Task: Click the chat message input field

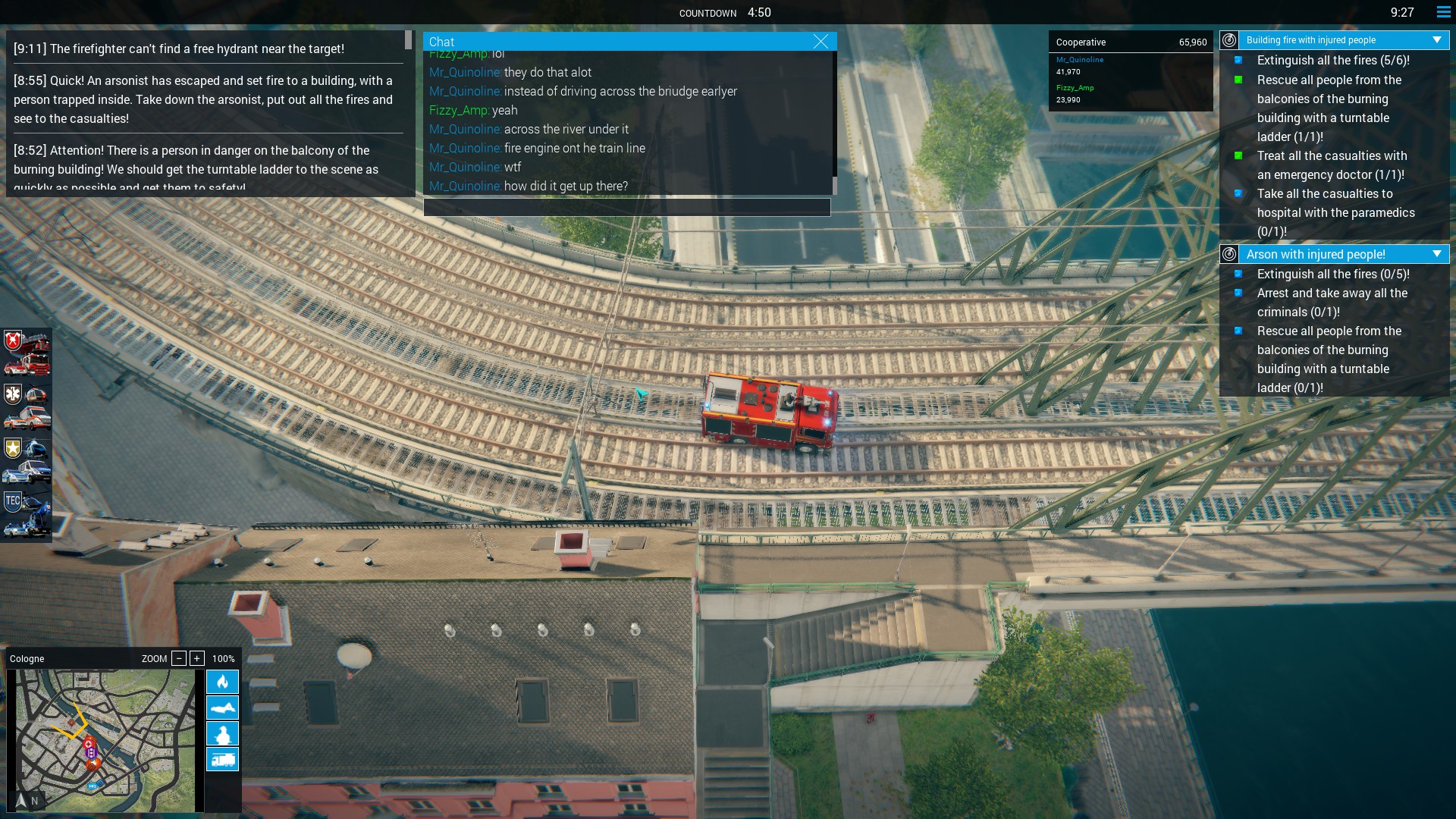Action: point(627,208)
